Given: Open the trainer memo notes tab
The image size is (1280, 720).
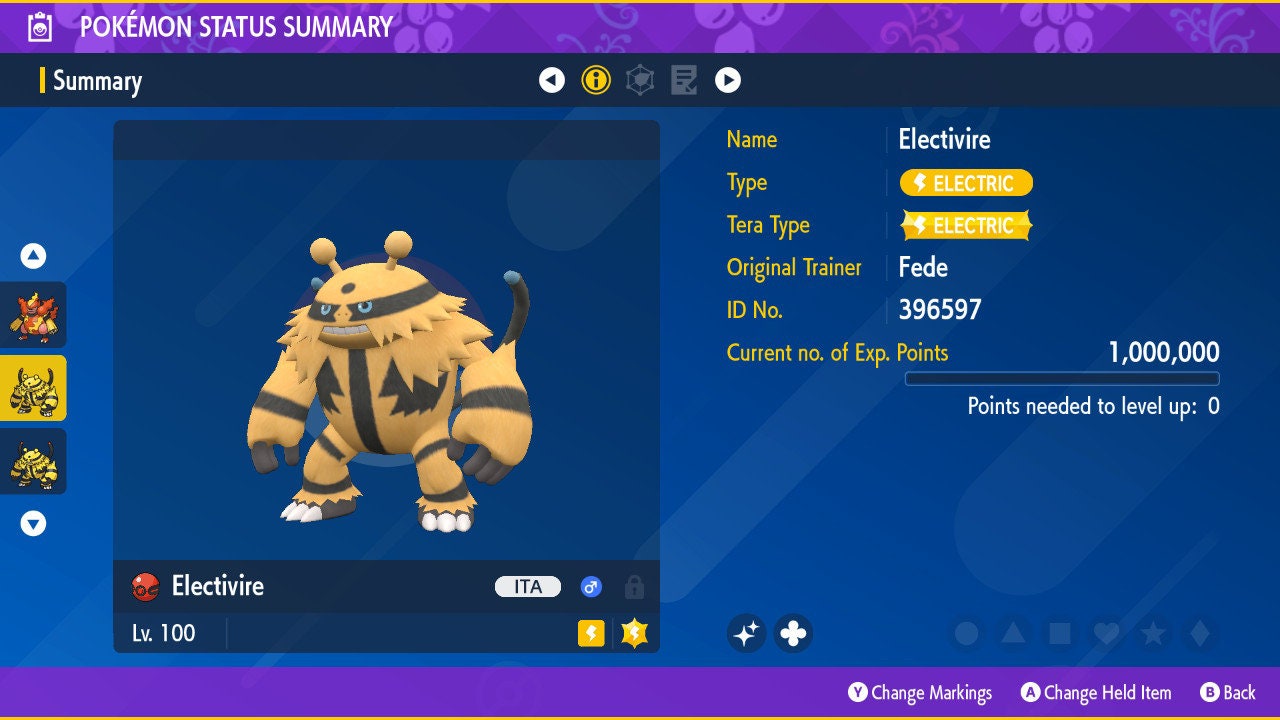Looking at the screenshot, I should pos(684,80).
